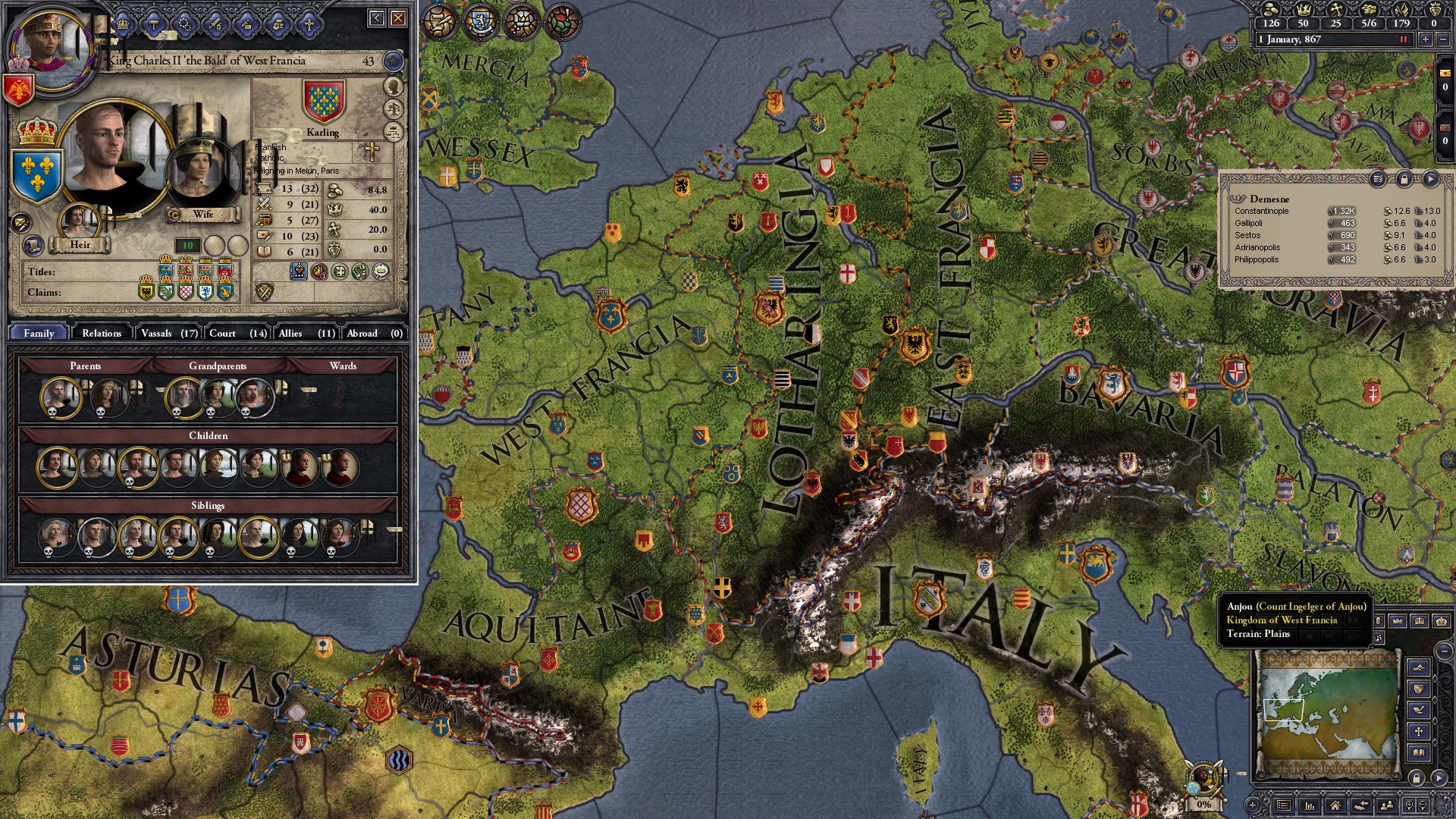Close the character panel with the X

click(x=398, y=18)
